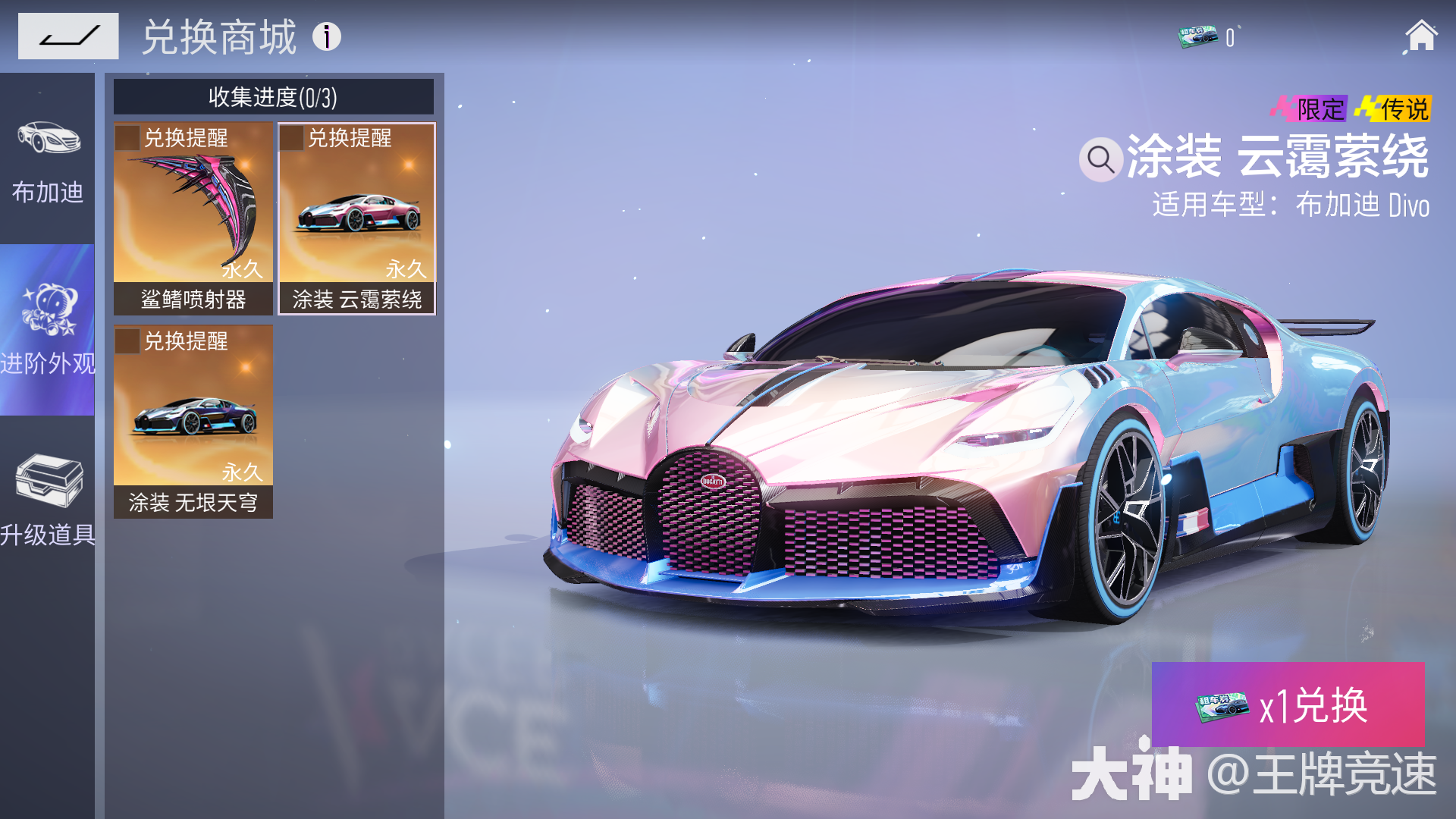Return to the home screen
The height and width of the screenshot is (819, 1456).
point(1420,36)
